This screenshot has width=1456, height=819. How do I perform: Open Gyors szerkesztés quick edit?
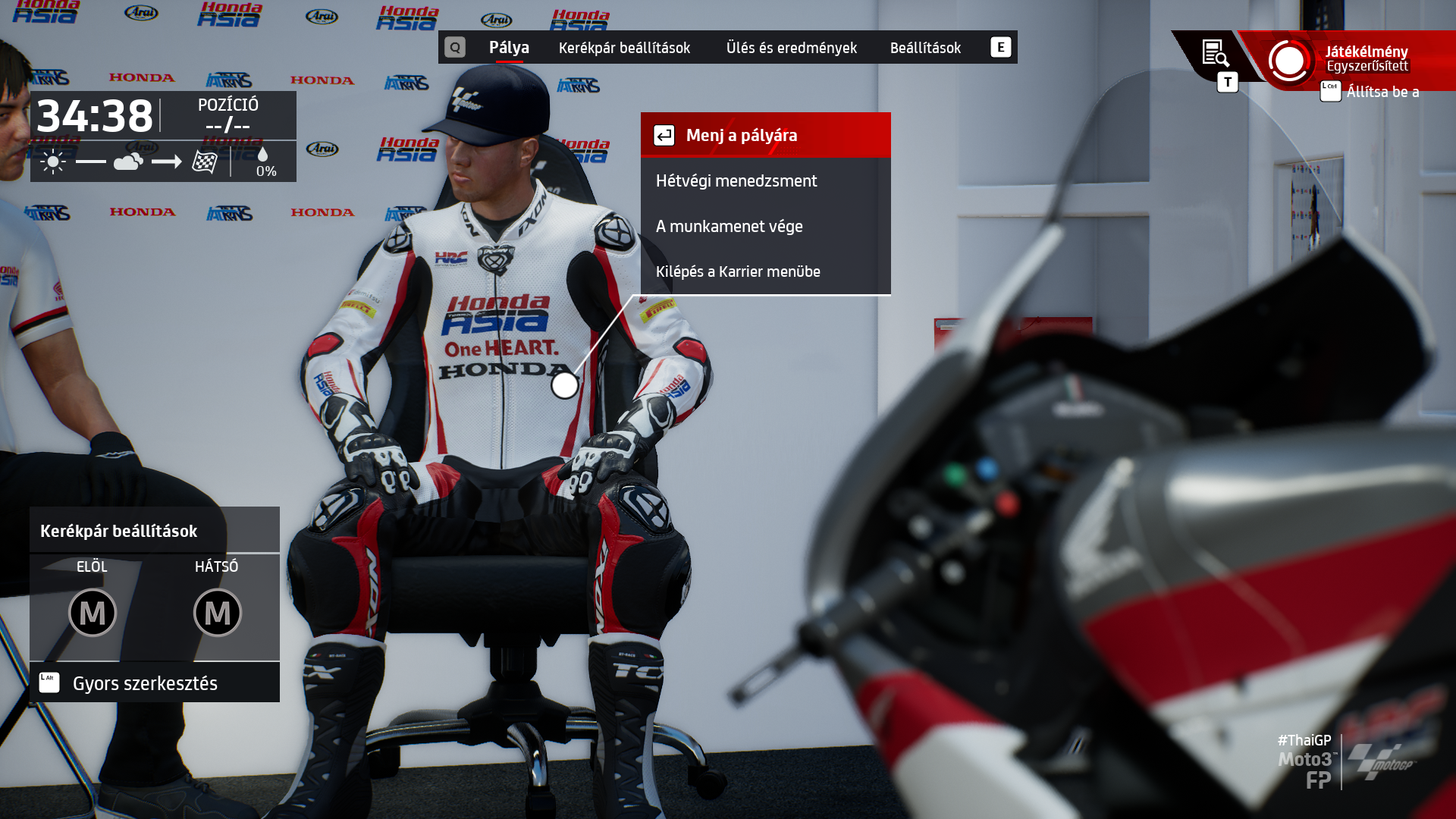144,683
